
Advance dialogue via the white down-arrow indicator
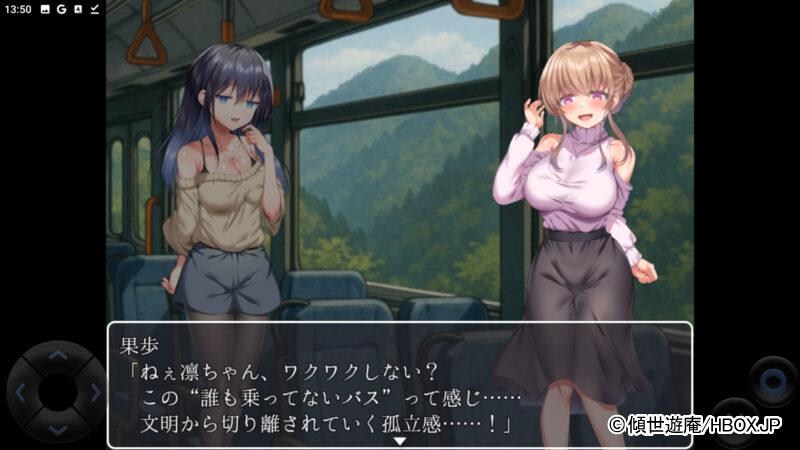[400, 440]
